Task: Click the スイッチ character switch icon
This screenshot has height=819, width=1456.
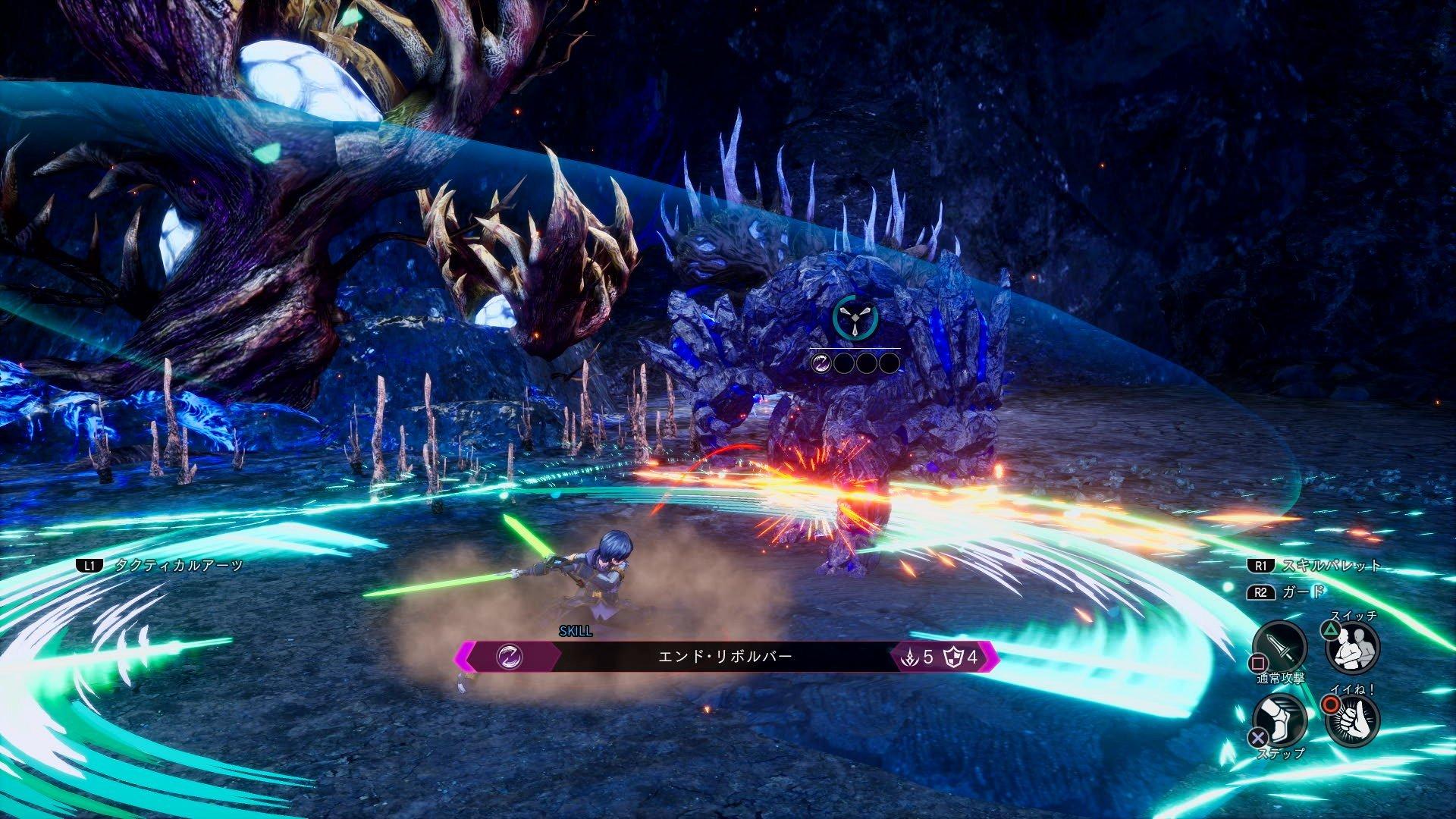Action: point(1351,649)
